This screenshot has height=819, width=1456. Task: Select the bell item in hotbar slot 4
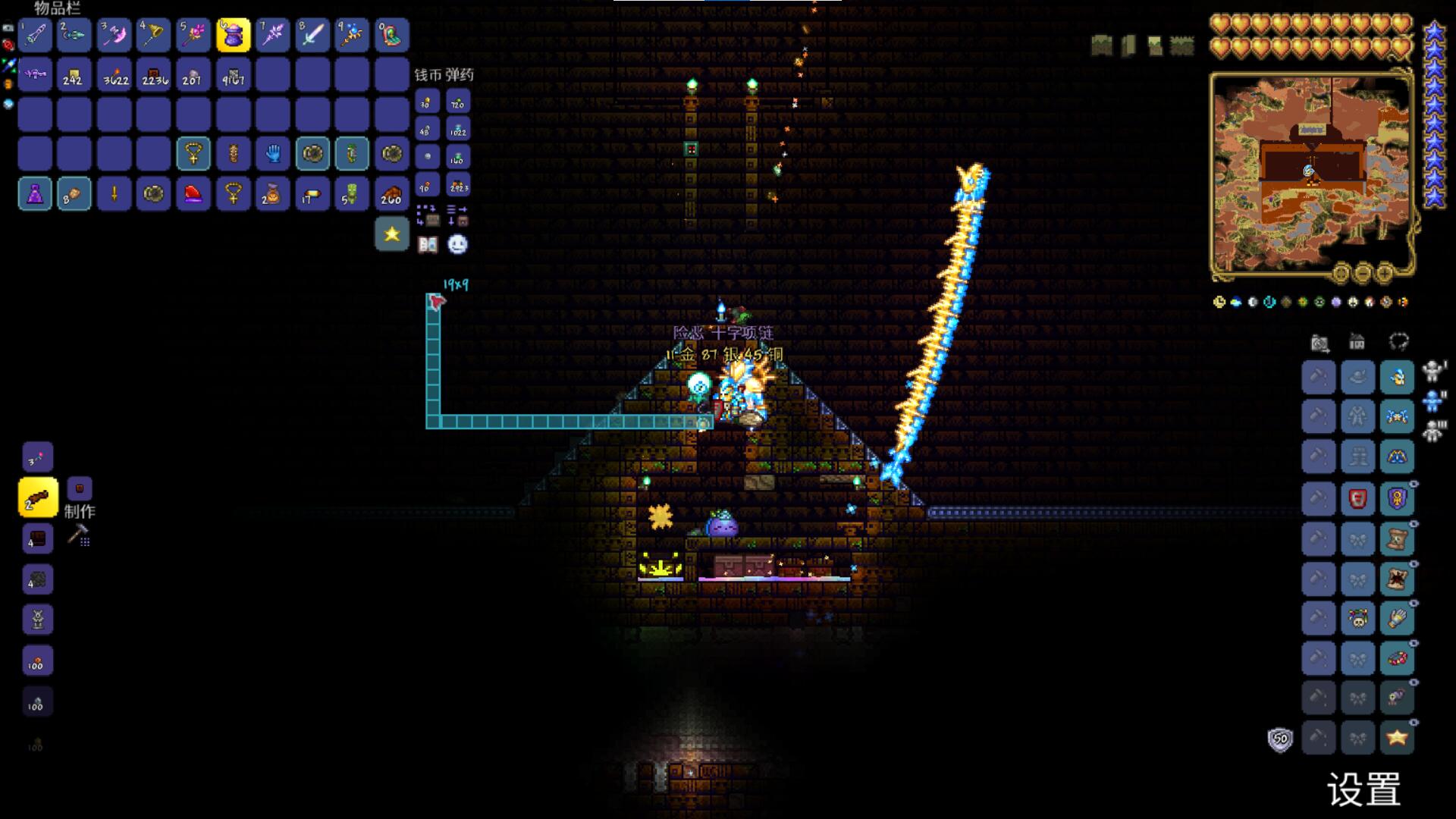[x=153, y=35]
